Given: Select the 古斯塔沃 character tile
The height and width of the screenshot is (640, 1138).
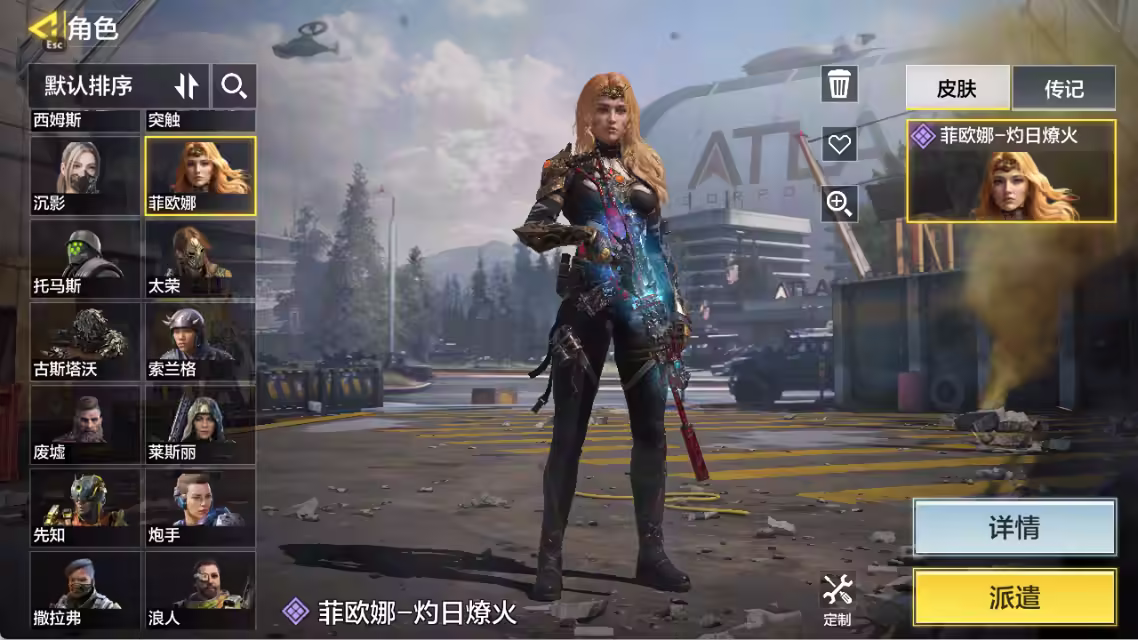Looking at the screenshot, I should pos(85,341).
